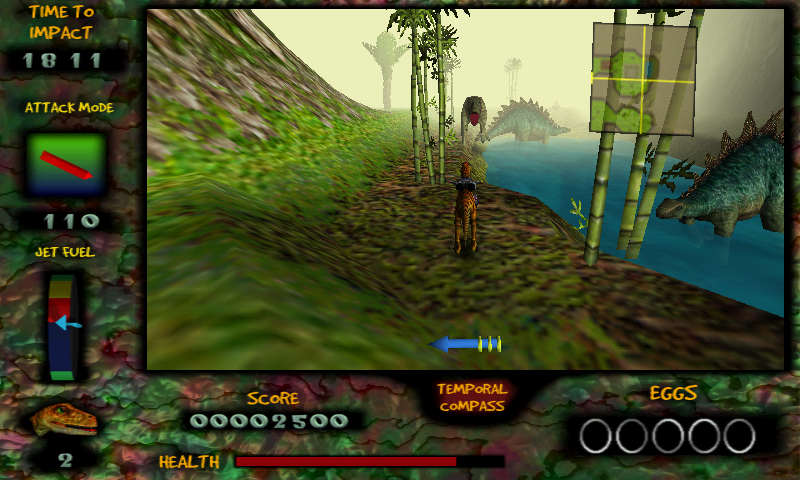Image resolution: width=800 pixels, height=480 pixels.
Task: Click the jet fuel gauge
Action: [x=62, y=326]
